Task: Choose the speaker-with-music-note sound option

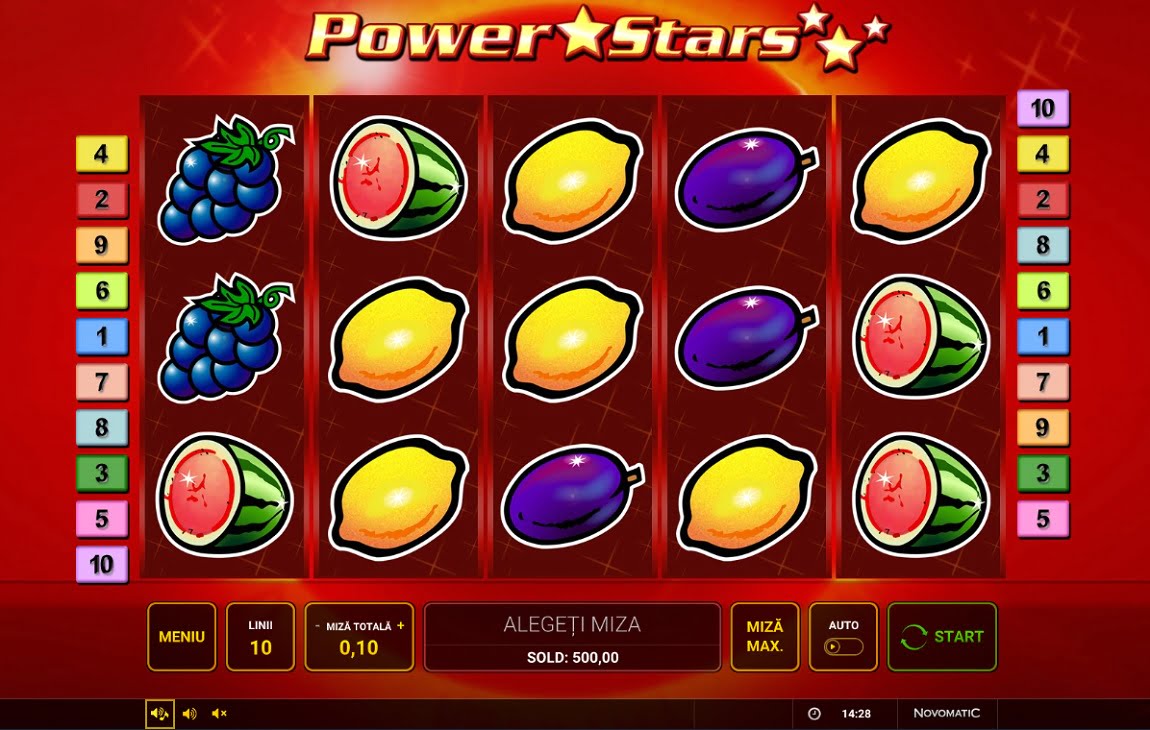Action: (x=159, y=713)
